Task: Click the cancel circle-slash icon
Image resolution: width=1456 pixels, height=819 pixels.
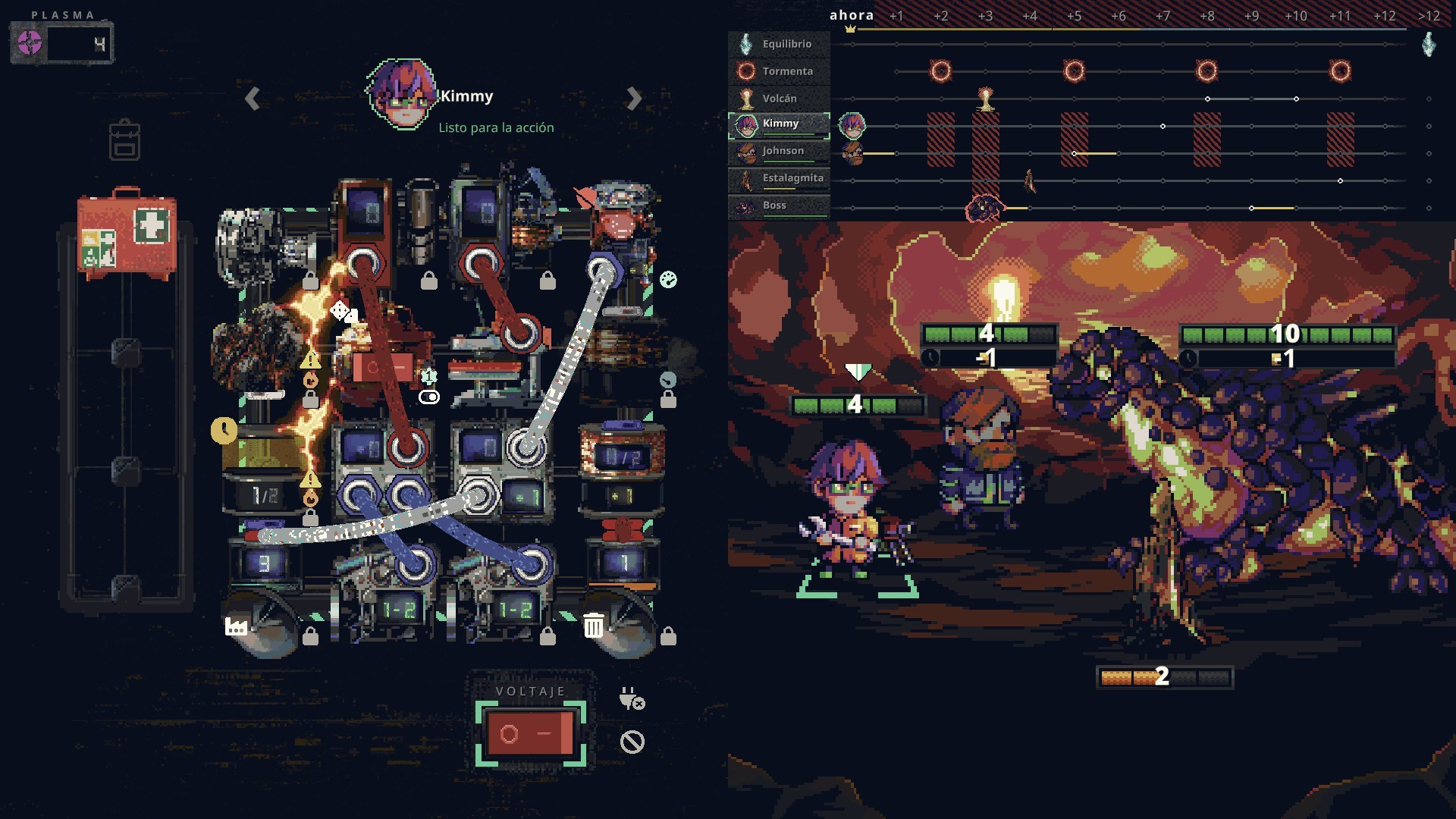Action: pyautogui.click(x=632, y=742)
